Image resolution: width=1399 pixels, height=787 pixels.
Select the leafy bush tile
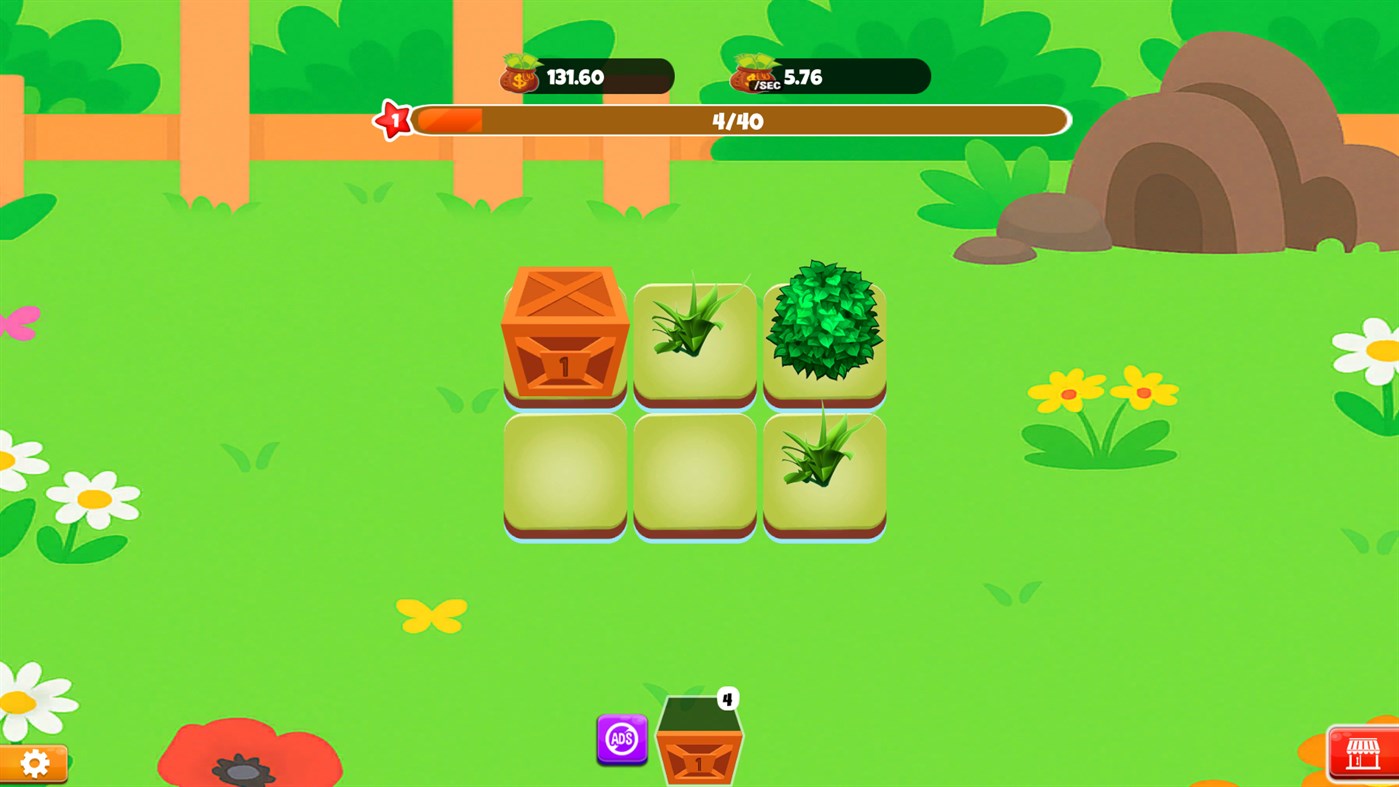[x=823, y=330]
